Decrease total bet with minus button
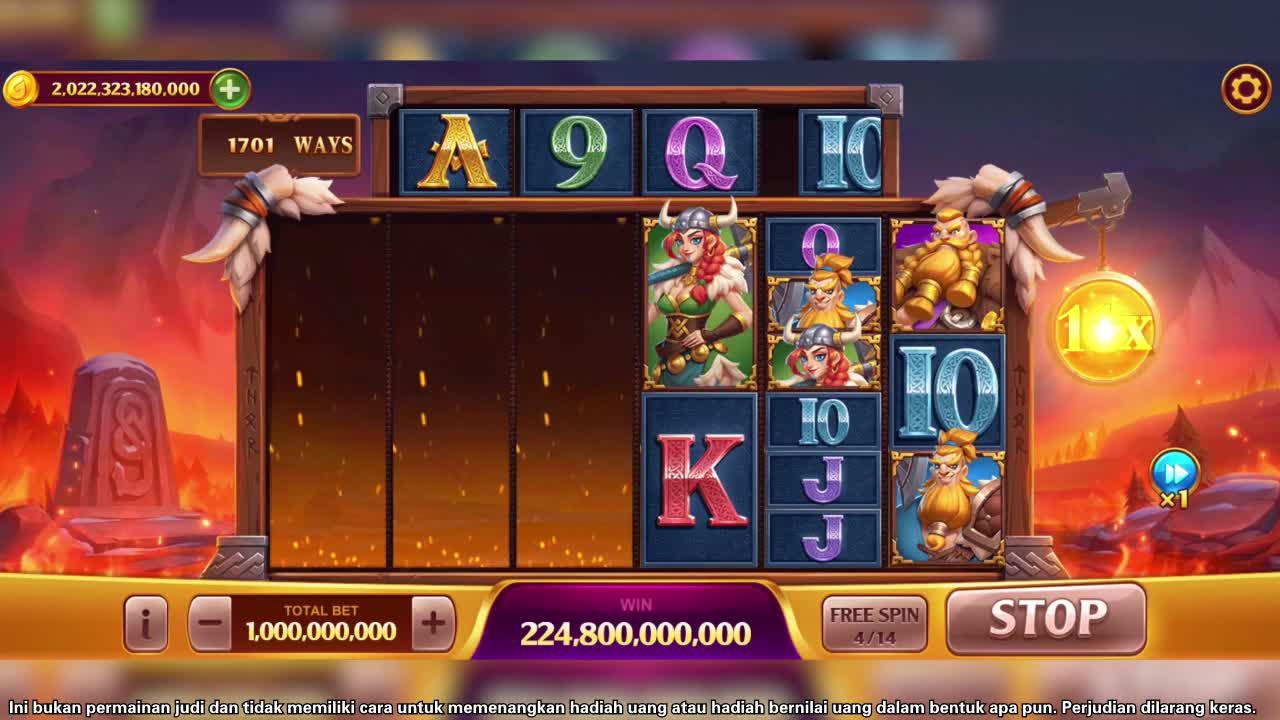 click(210, 624)
